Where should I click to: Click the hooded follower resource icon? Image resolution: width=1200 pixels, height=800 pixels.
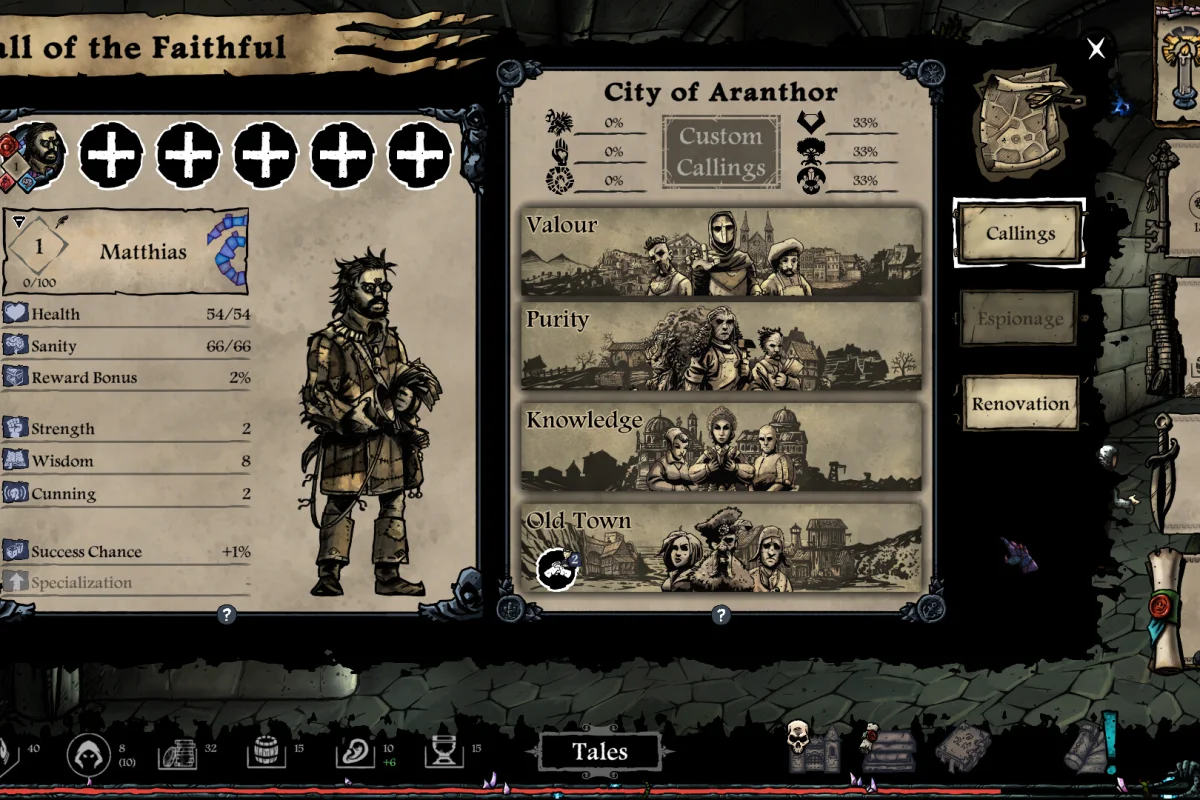pyautogui.click(x=88, y=755)
